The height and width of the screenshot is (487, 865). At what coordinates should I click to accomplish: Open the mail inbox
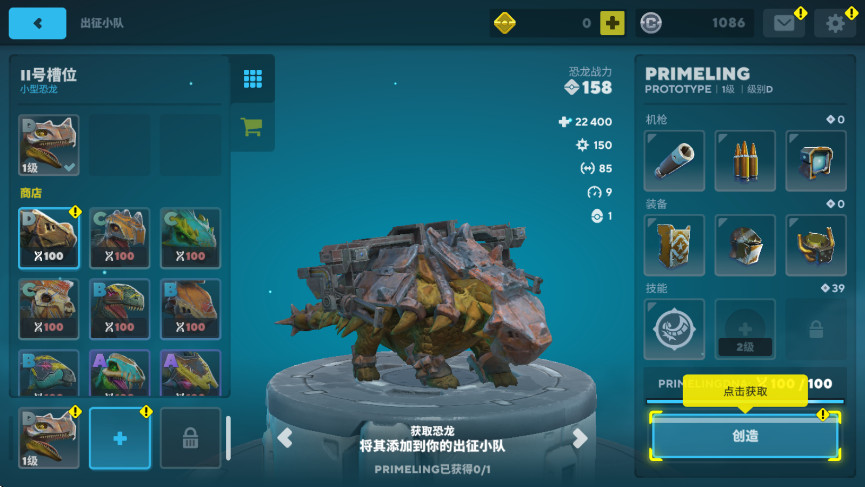tap(784, 23)
